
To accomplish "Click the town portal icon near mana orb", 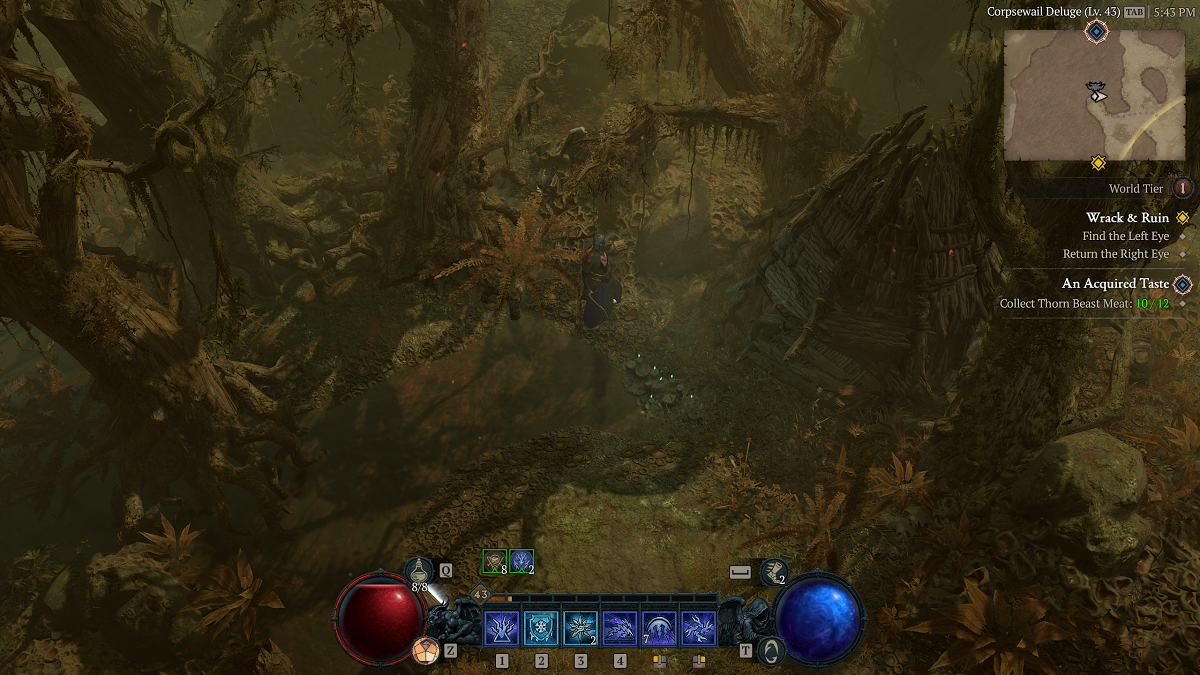I will [770, 651].
